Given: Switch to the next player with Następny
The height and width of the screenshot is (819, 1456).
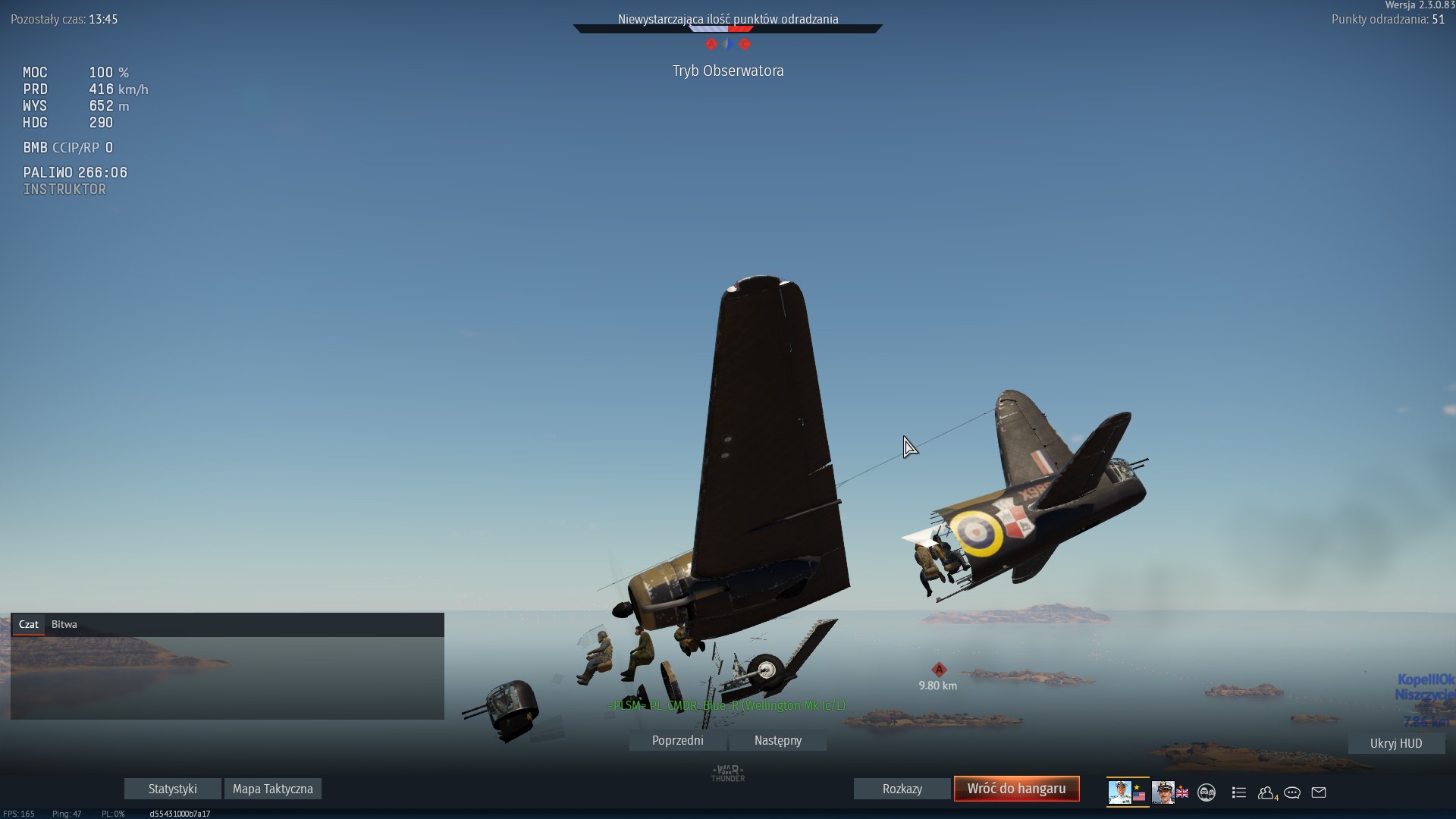Looking at the screenshot, I should pos(777,740).
